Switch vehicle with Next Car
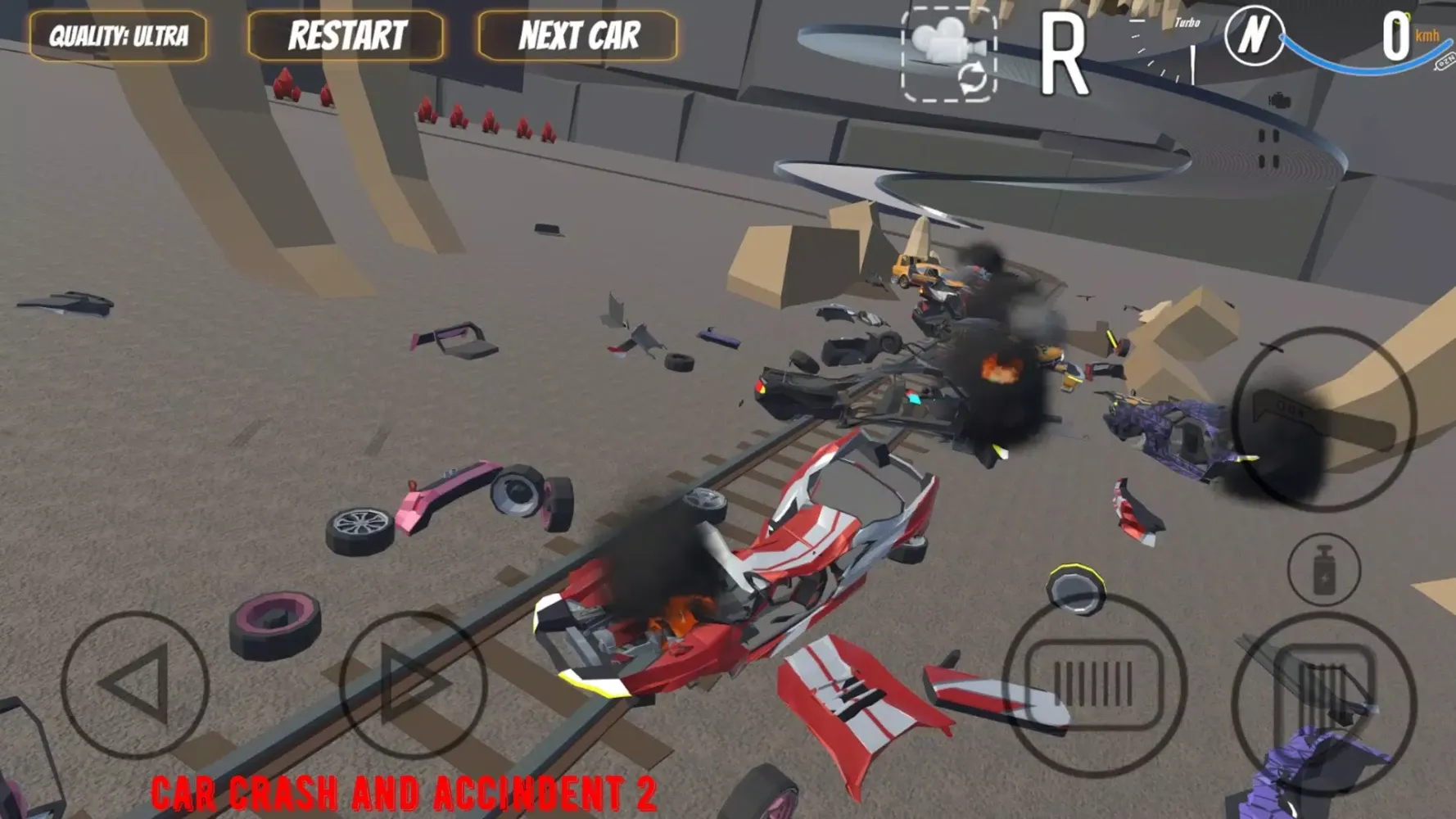The width and height of the screenshot is (1456, 819). (x=578, y=36)
